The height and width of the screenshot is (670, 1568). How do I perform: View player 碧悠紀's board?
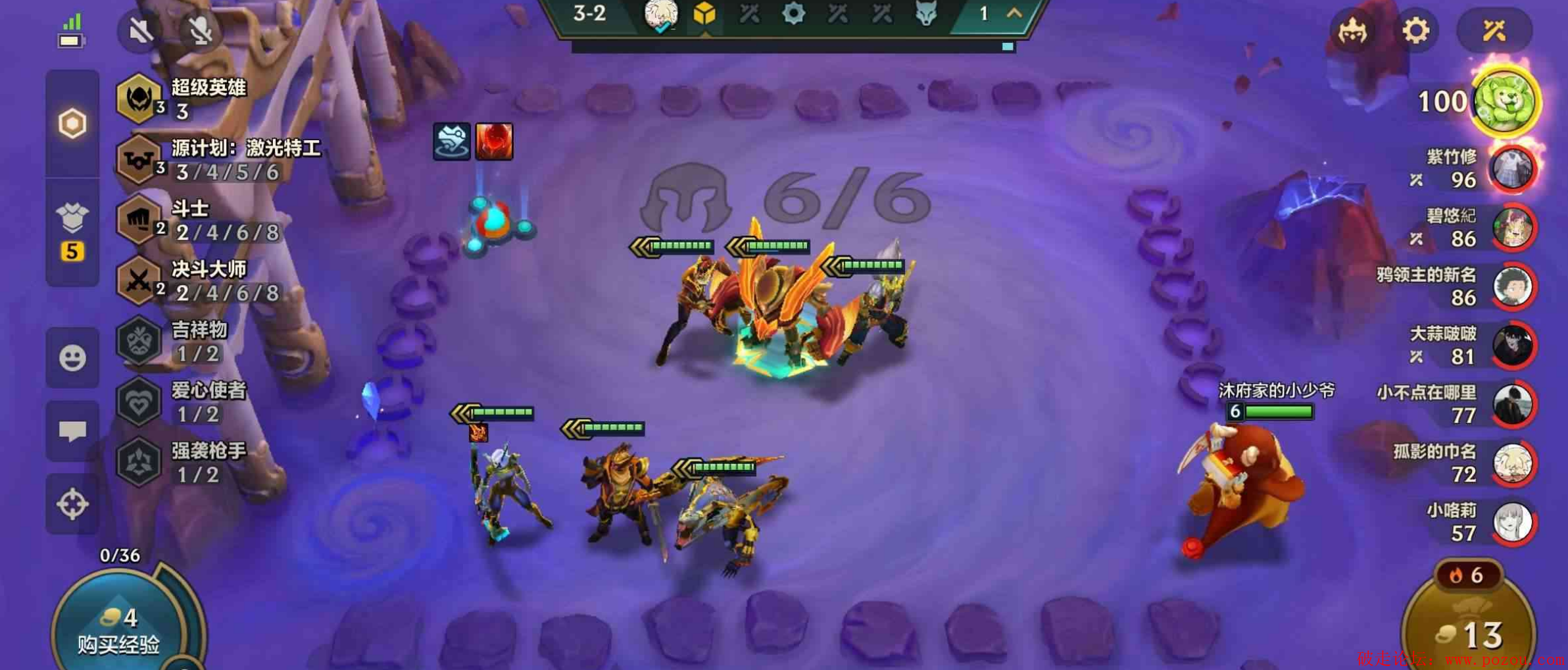pyautogui.click(x=1511, y=228)
